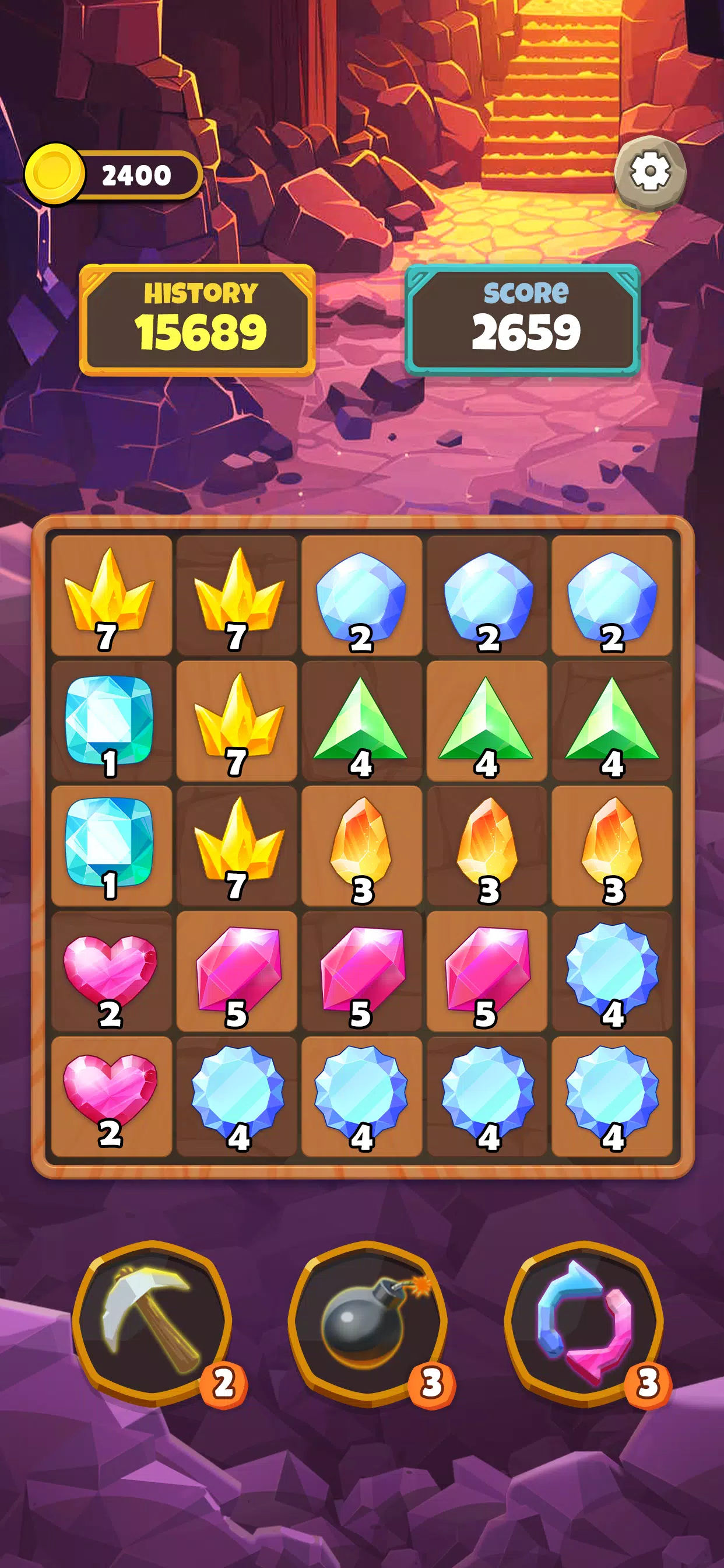Image resolution: width=724 pixels, height=1568 pixels.
Task: Tap the heart gem beside the pink 5 gem
Action: 111,971
